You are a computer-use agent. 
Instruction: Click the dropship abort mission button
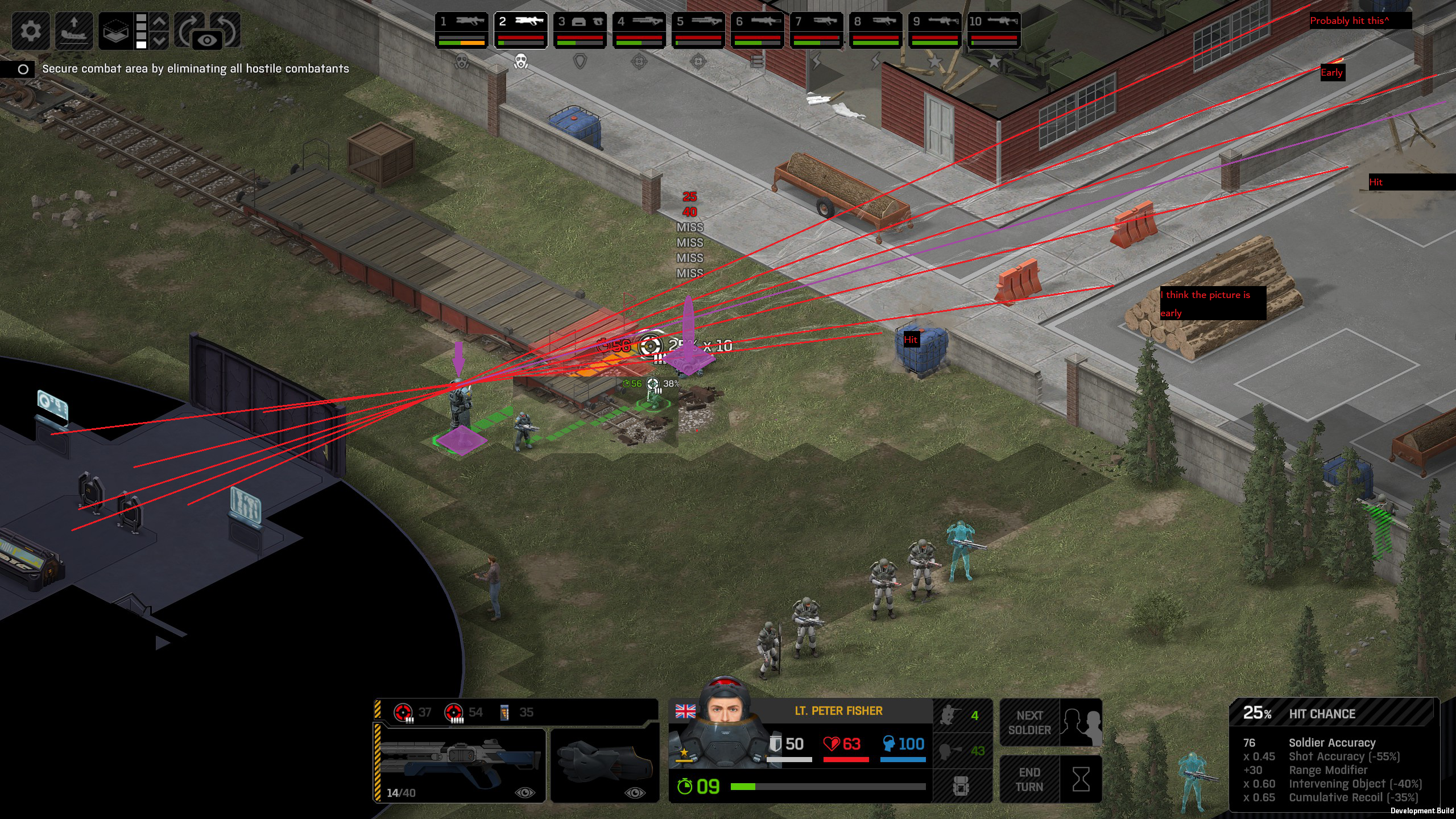click(74, 30)
